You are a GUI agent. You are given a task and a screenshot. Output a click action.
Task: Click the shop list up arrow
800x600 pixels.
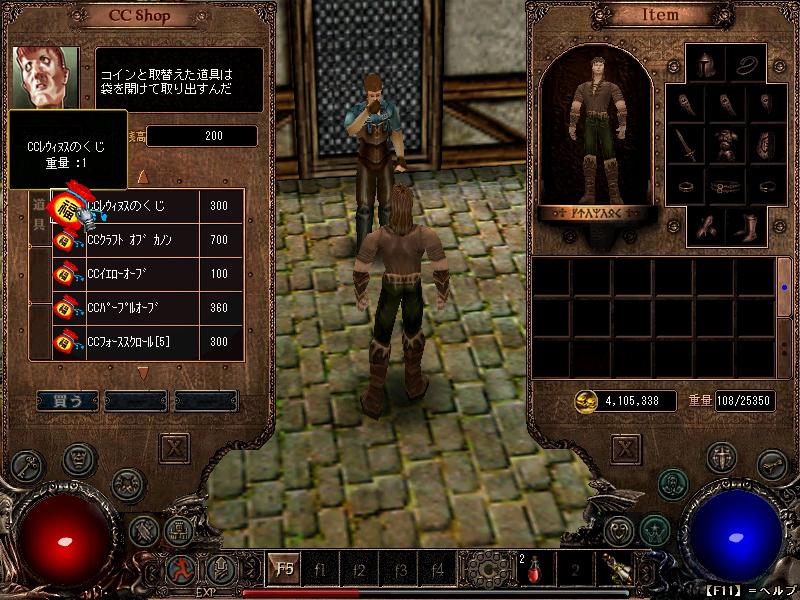pos(142,177)
